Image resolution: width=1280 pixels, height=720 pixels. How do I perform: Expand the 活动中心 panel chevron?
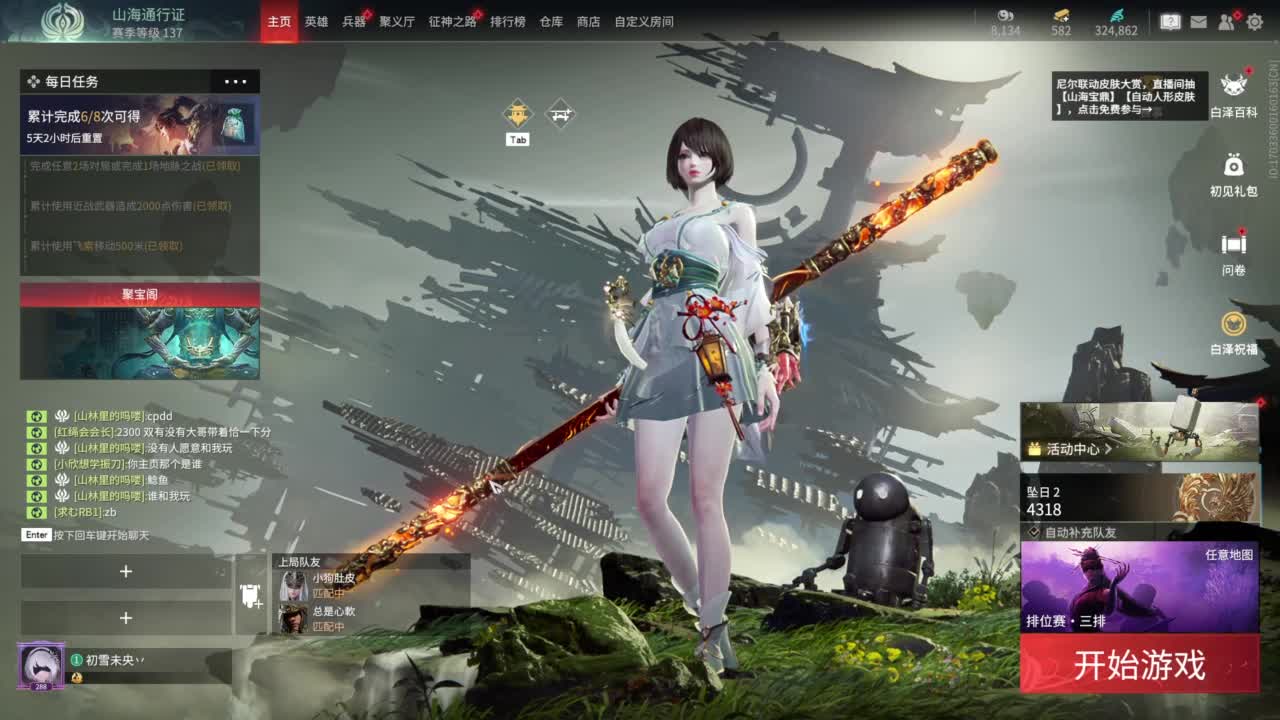point(1108,449)
